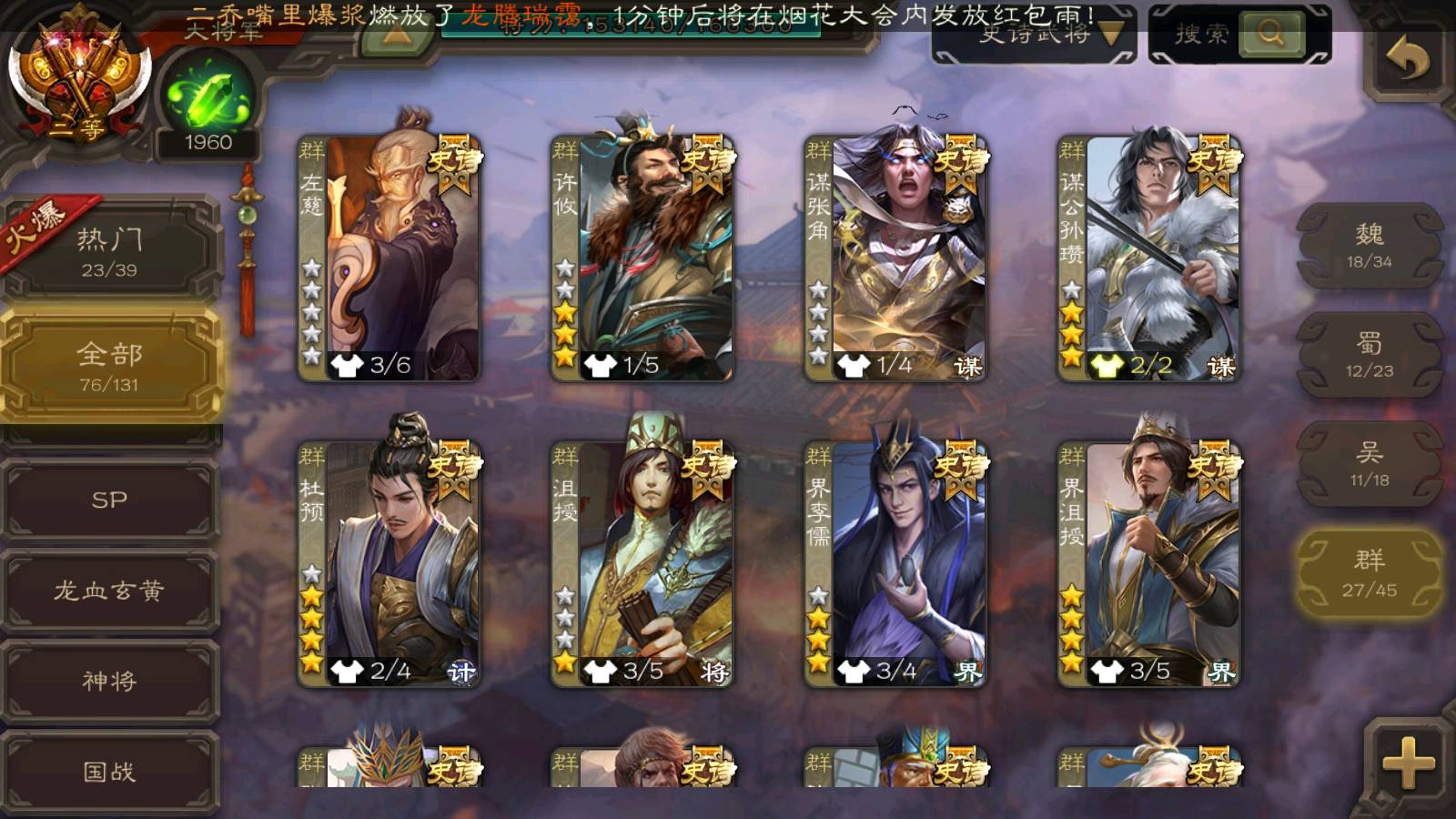Open the 热门 hot heroes category
Viewport: 1456px width, 819px height.
click(109, 251)
